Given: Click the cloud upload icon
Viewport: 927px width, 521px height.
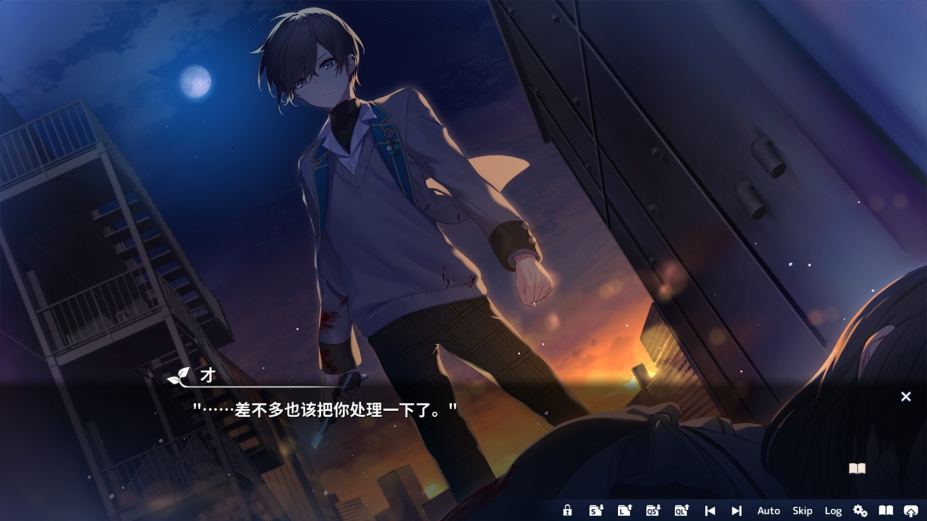Looking at the screenshot, I should click(x=911, y=511).
